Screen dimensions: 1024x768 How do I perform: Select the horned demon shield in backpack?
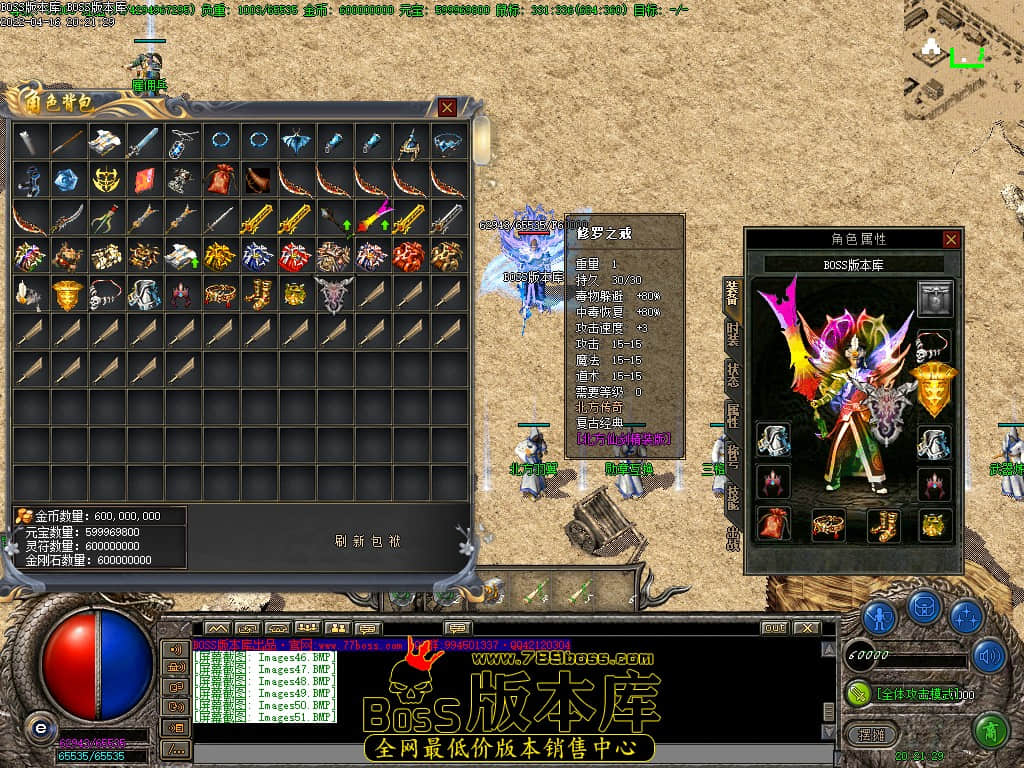(x=334, y=294)
